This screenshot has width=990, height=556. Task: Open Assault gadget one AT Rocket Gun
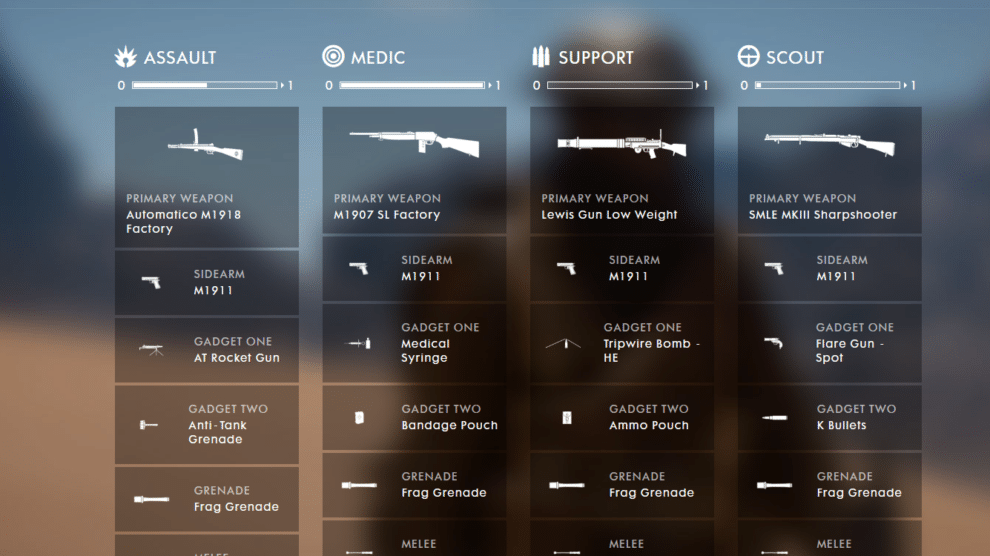pos(206,350)
